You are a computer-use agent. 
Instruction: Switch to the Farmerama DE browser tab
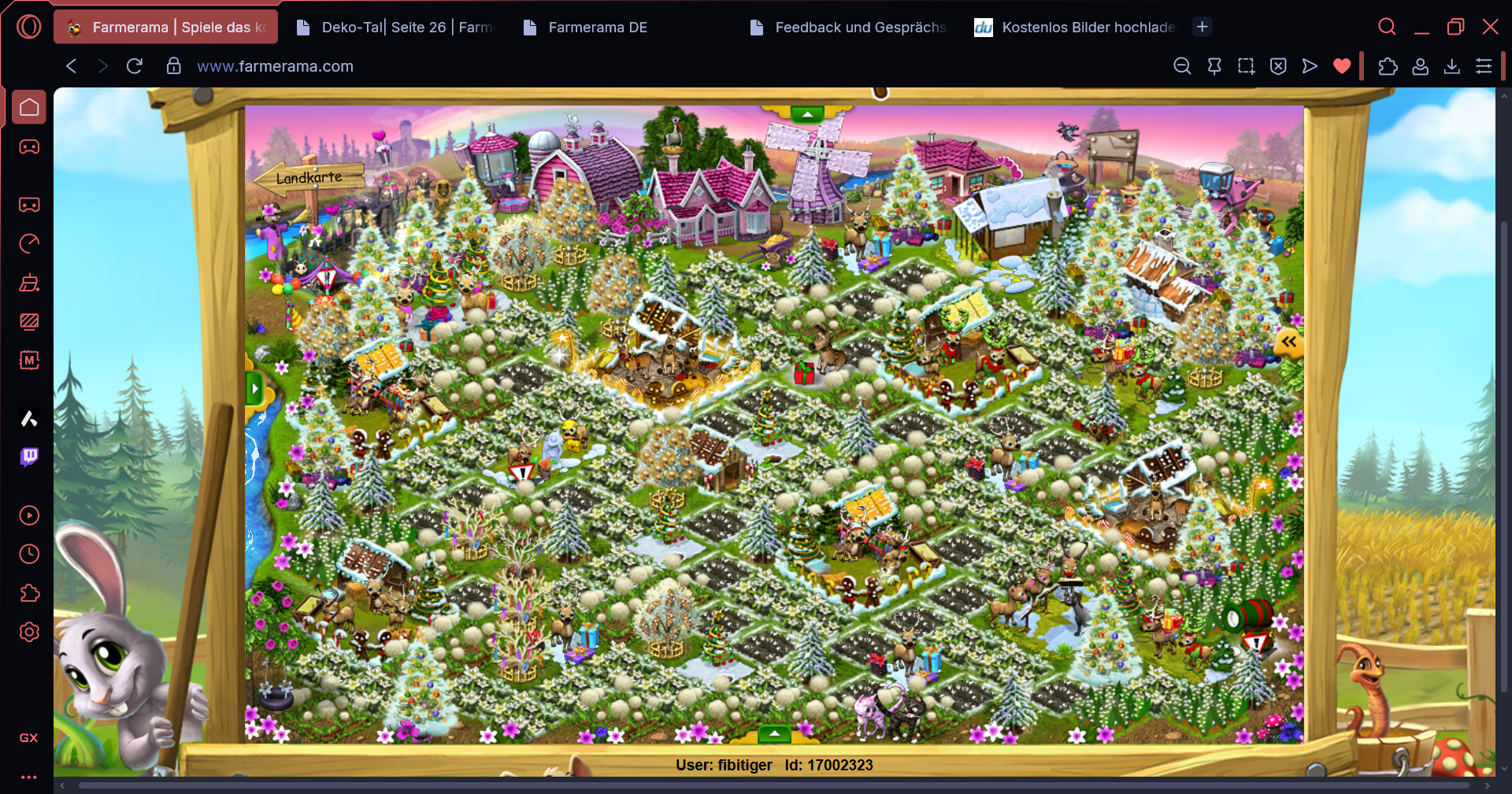point(597,28)
